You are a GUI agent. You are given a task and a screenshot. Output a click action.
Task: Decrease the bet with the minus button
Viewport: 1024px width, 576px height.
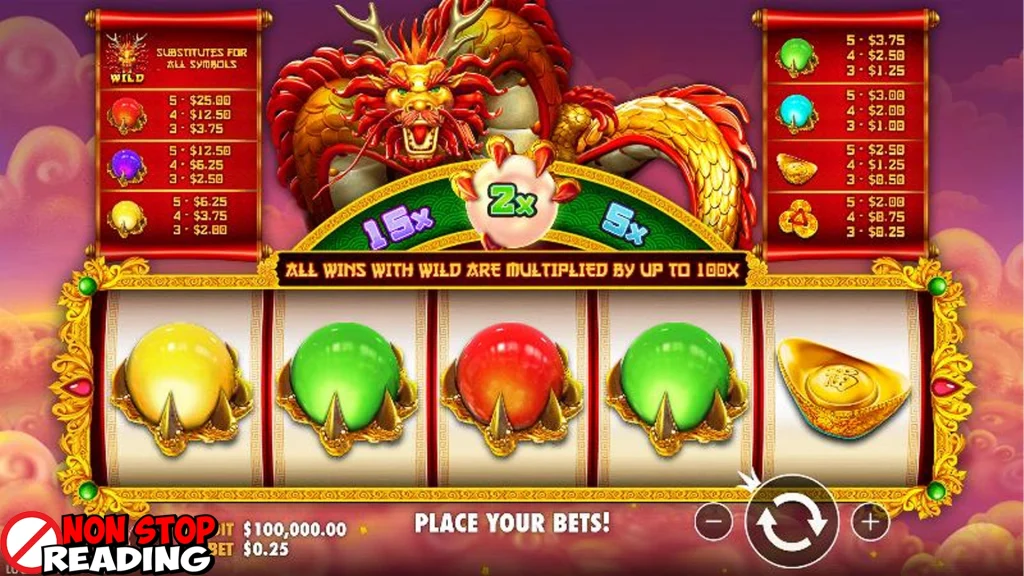(713, 521)
